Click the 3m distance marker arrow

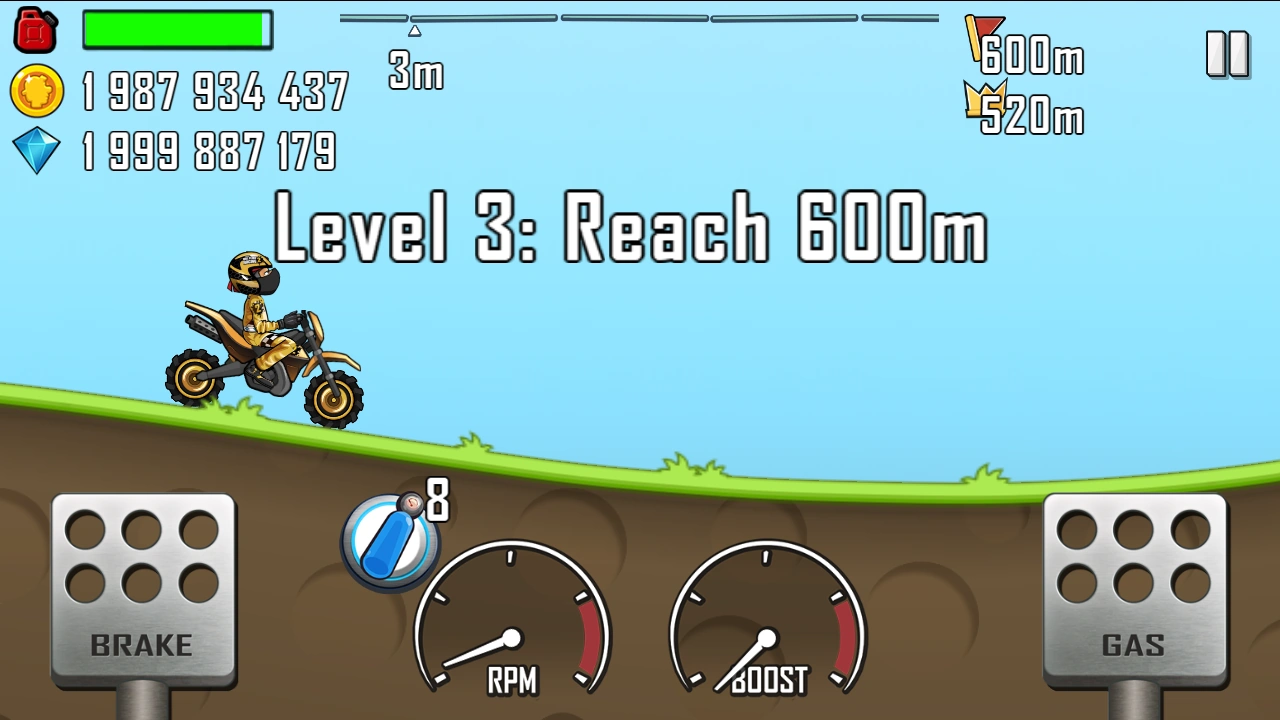[x=415, y=30]
